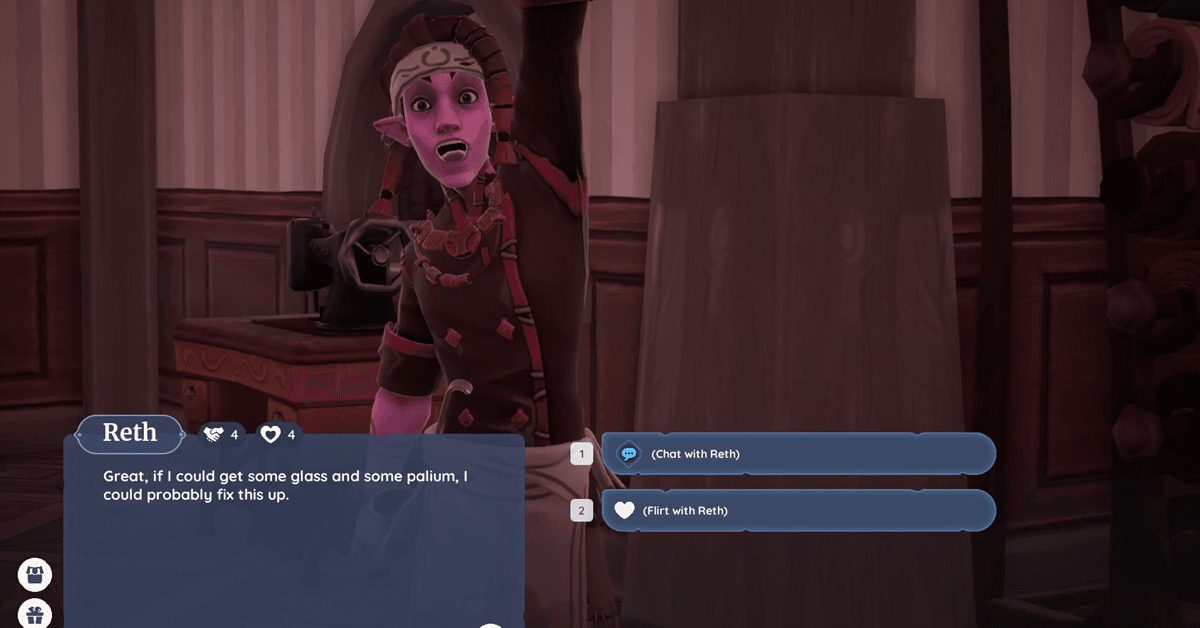Choose the Chat with Reth option
Image resolution: width=1200 pixels, height=628 pixels.
tap(798, 454)
